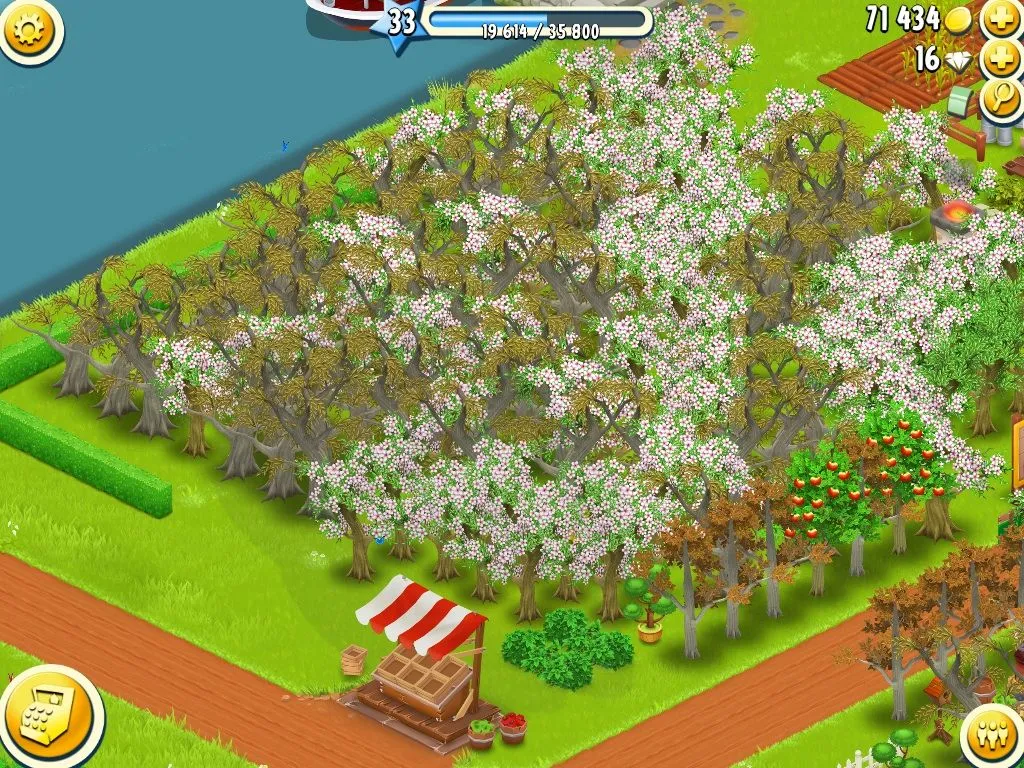Select the level 33 star icon
1024x768 pixels.
pyautogui.click(x=400, y=22)
